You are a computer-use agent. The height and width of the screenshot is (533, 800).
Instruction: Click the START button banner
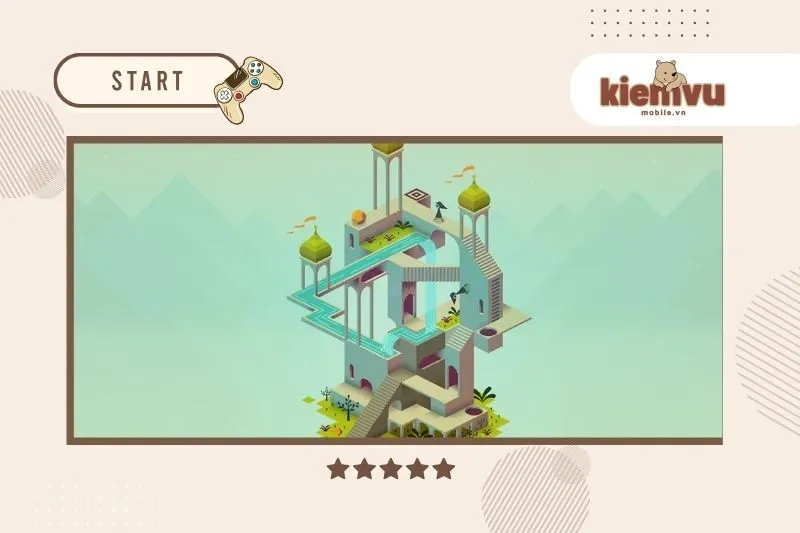click(x=146, y=80)
